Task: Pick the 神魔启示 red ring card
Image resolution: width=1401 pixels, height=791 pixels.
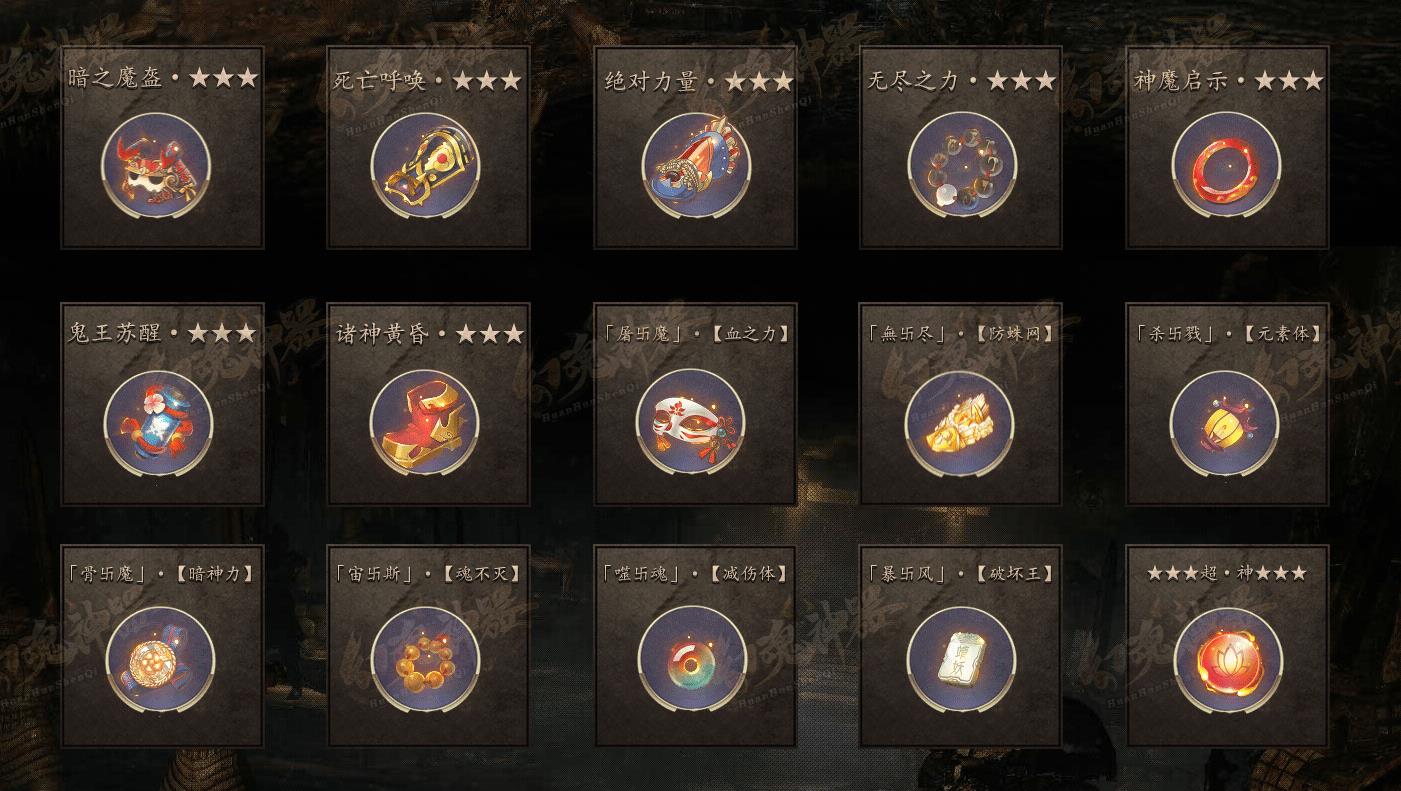Action: click(1226, 165)
